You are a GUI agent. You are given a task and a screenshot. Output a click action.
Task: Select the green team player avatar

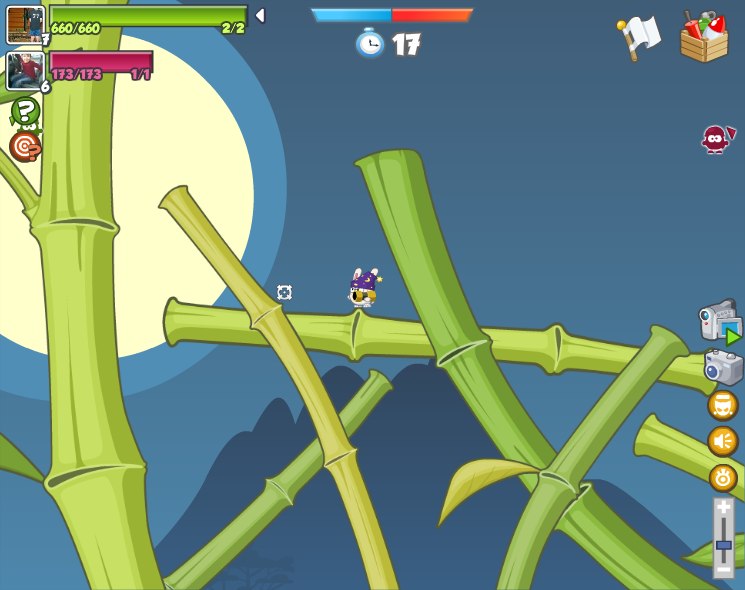25,24
